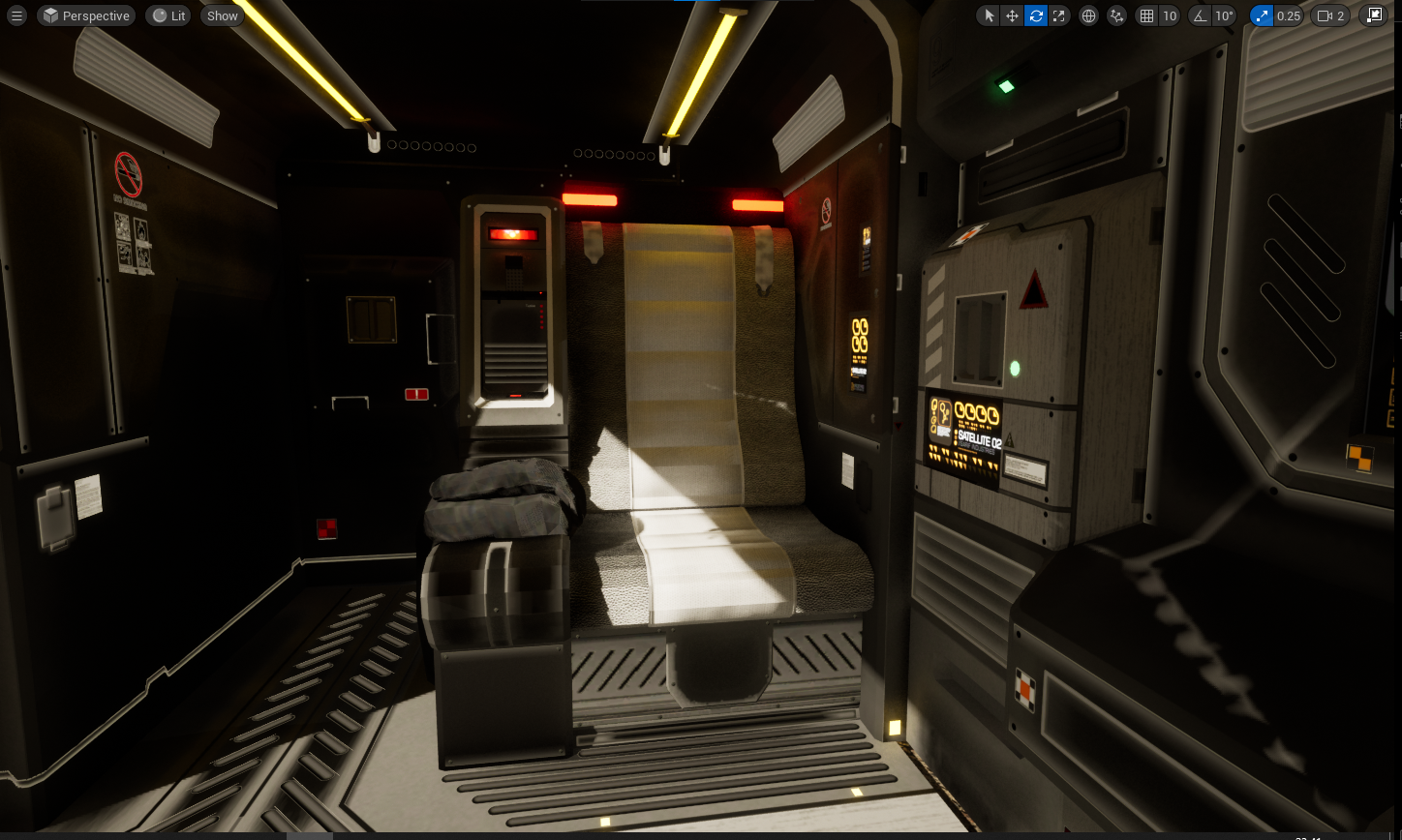Image resolution: width=1402 pixels, height=840 pixels.
Task: Adjust the camera speed setting
Action: [1330, 15]
